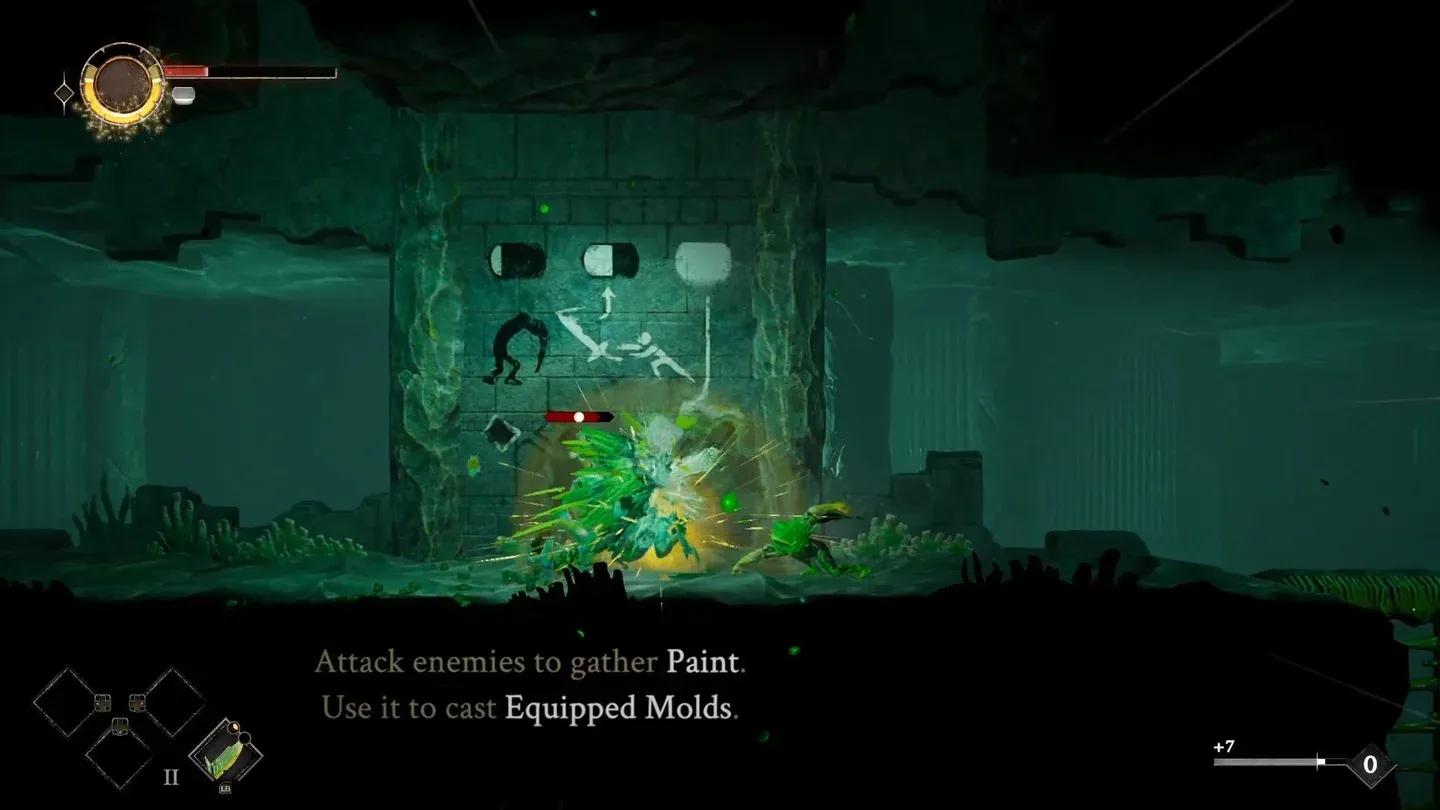This screenshot has height=810, width=1440.
Task: Select the Equipped Molds label in the tutorial text
Action: tap(618, 708)
